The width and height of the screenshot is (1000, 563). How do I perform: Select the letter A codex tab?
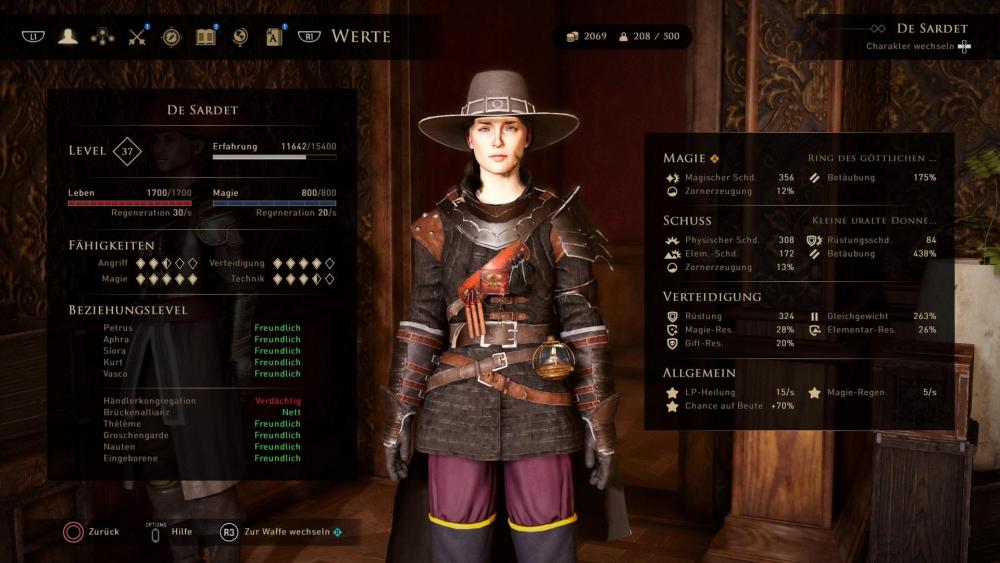275,38
